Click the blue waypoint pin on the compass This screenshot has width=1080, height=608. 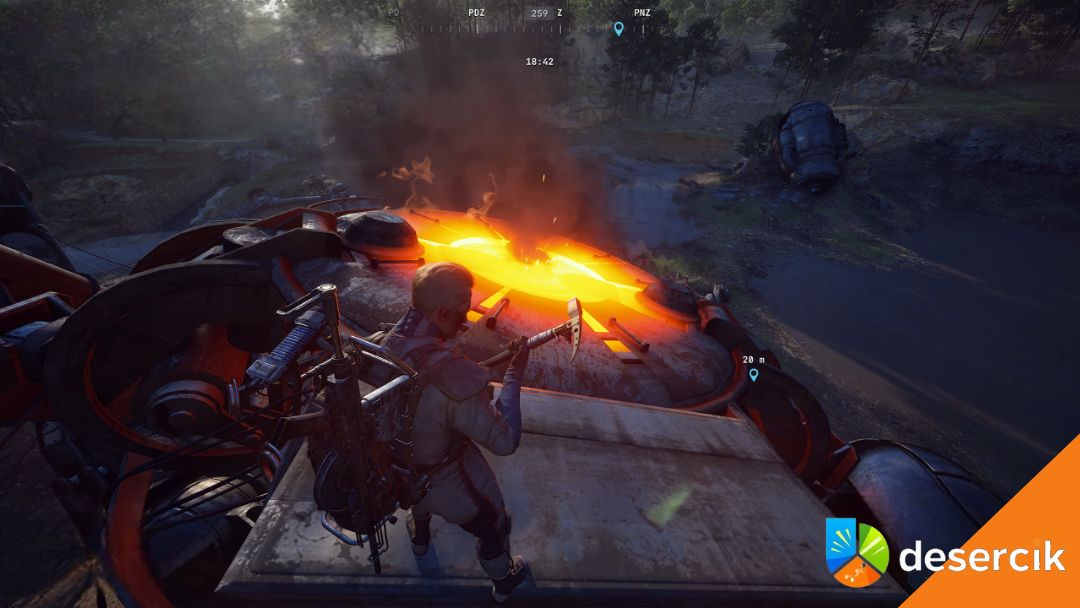(x=618, y=29)
